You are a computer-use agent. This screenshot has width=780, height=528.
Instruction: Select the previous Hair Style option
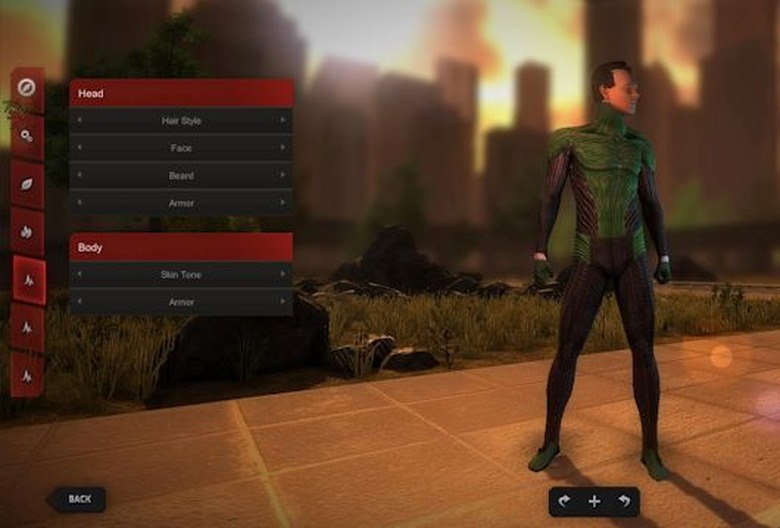[80, 121]
